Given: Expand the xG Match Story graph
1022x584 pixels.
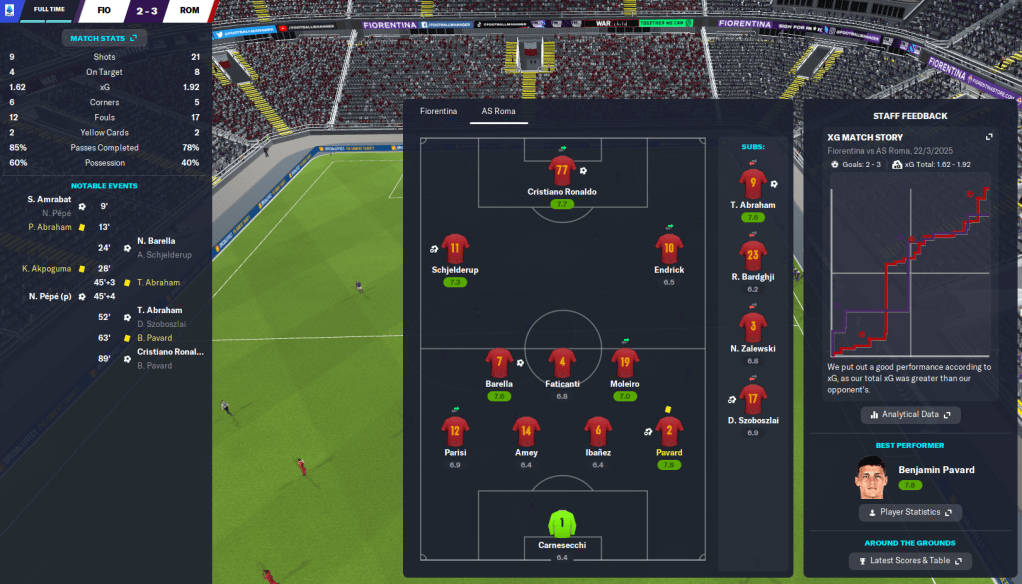Looking at the screenshot, I should point(989,137).
